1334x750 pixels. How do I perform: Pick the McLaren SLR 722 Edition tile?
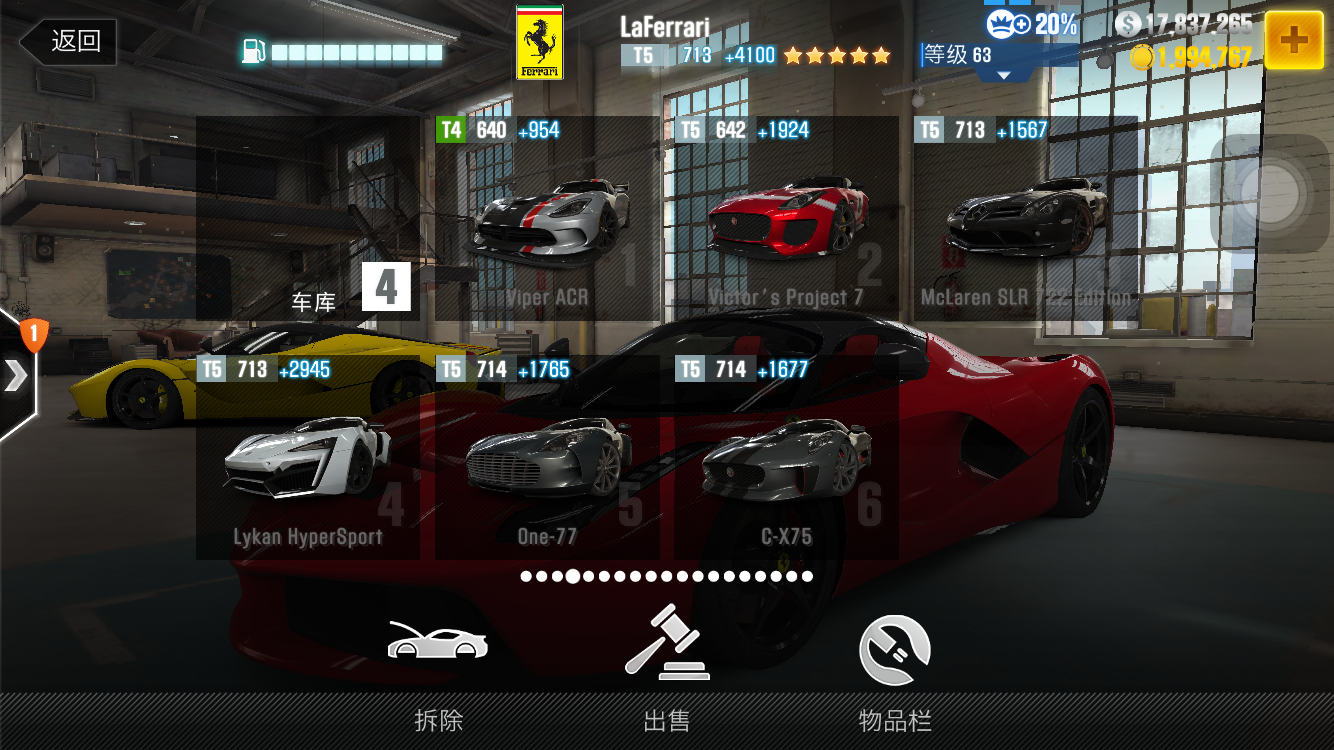click(1025, 219)
